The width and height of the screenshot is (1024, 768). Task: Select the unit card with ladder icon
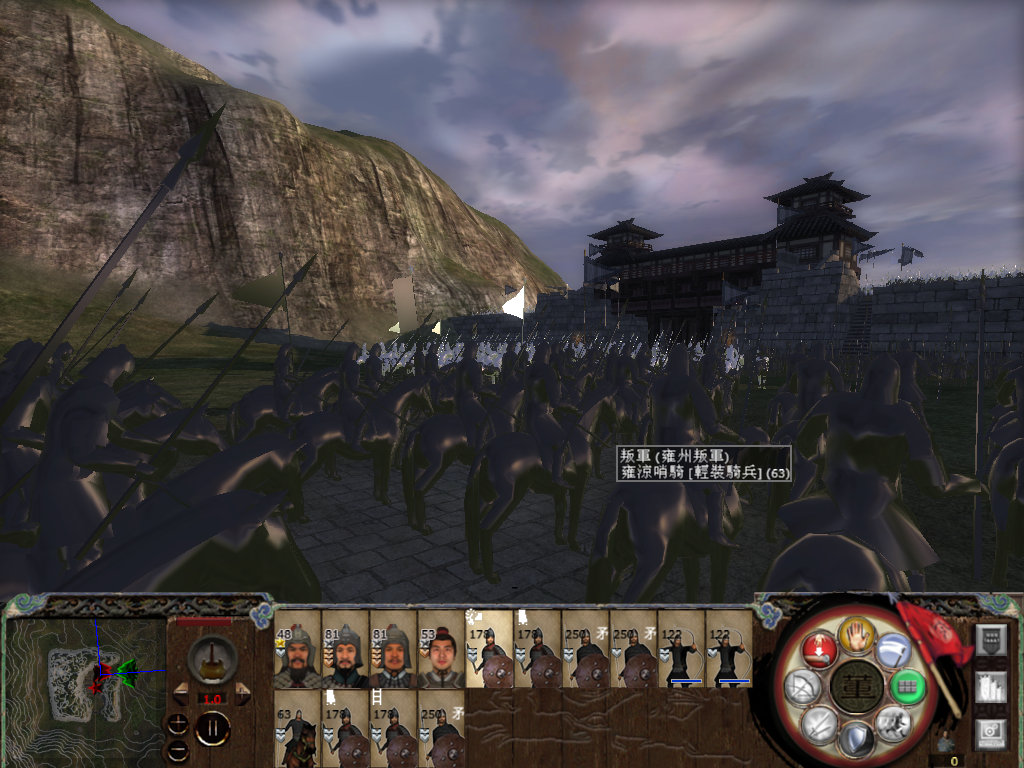(393, 729)
